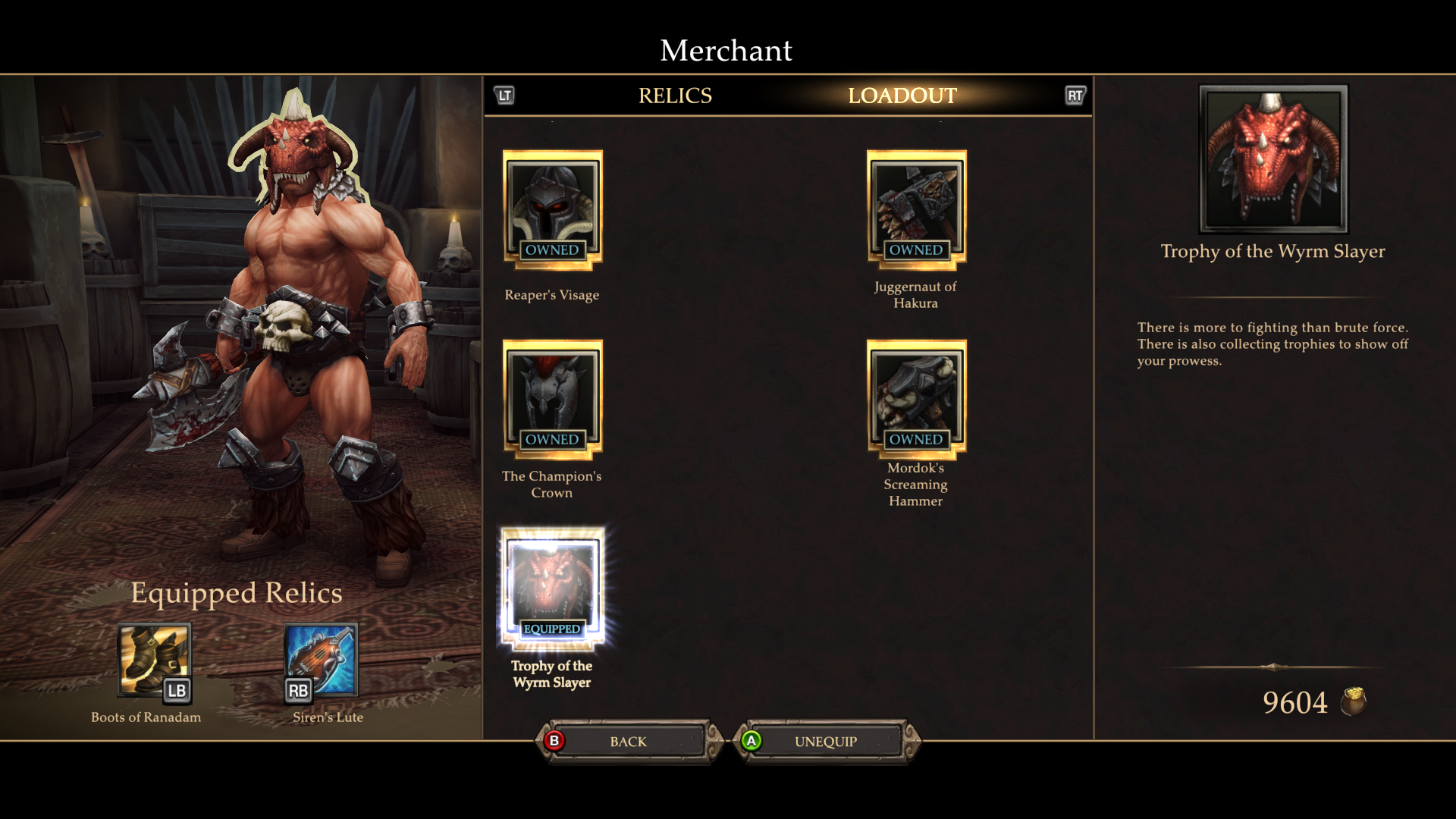1456x819 pixels.
Task: Select the Boots of Ranadam relic
Action: click(x=154, y=659)
